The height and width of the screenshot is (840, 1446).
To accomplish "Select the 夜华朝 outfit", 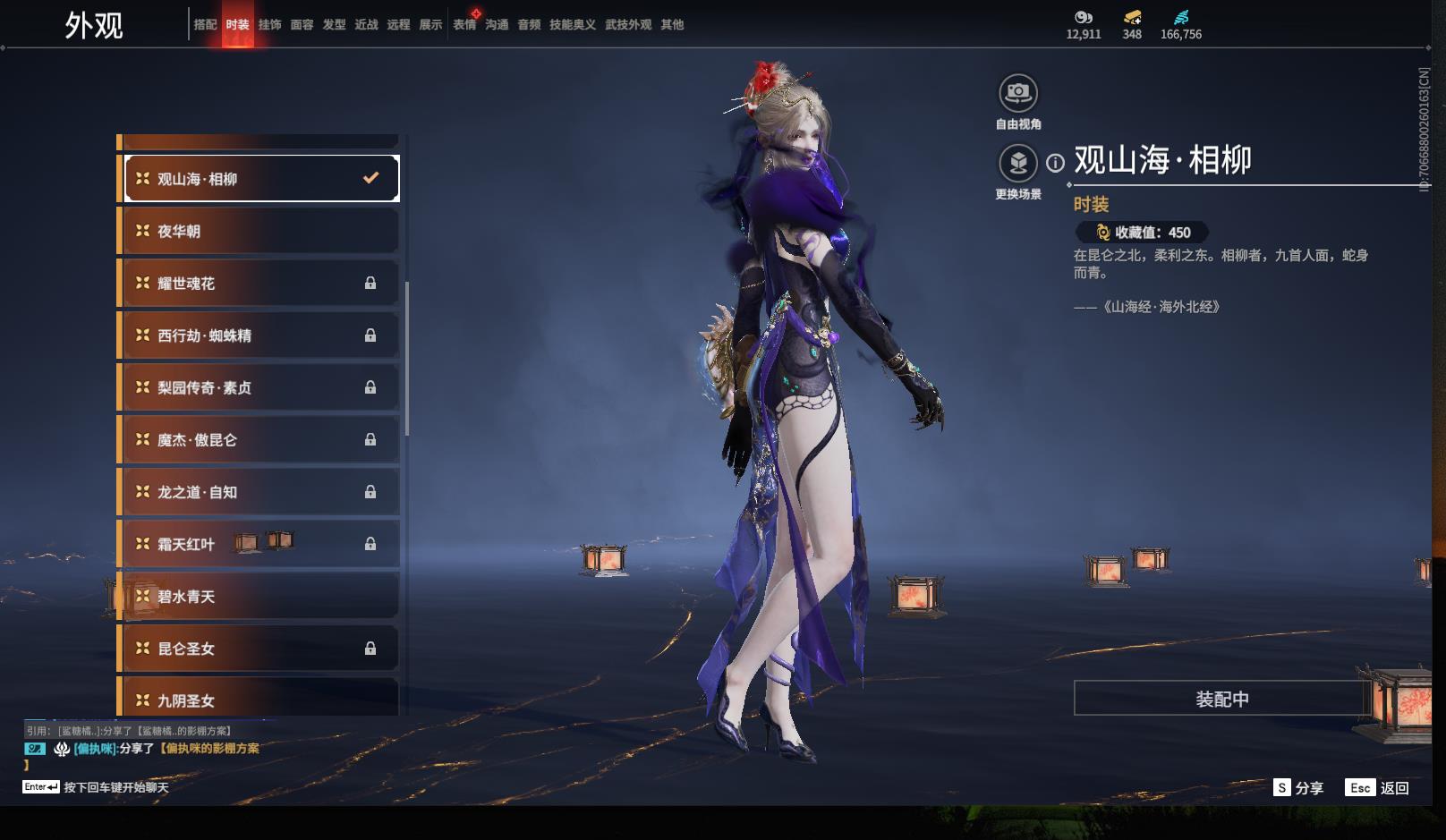I will [259, 232].
